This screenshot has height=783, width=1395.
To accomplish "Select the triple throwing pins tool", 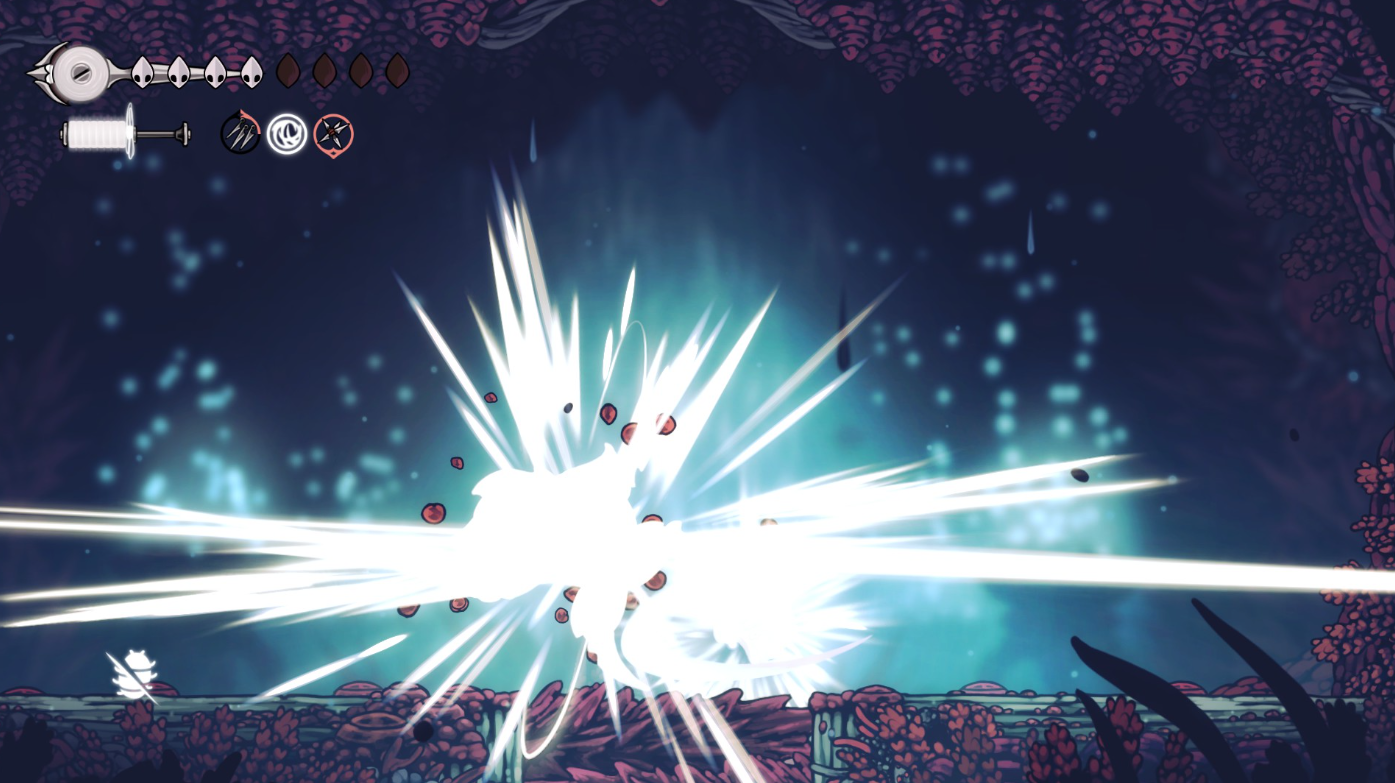I will tap(240, 133).
